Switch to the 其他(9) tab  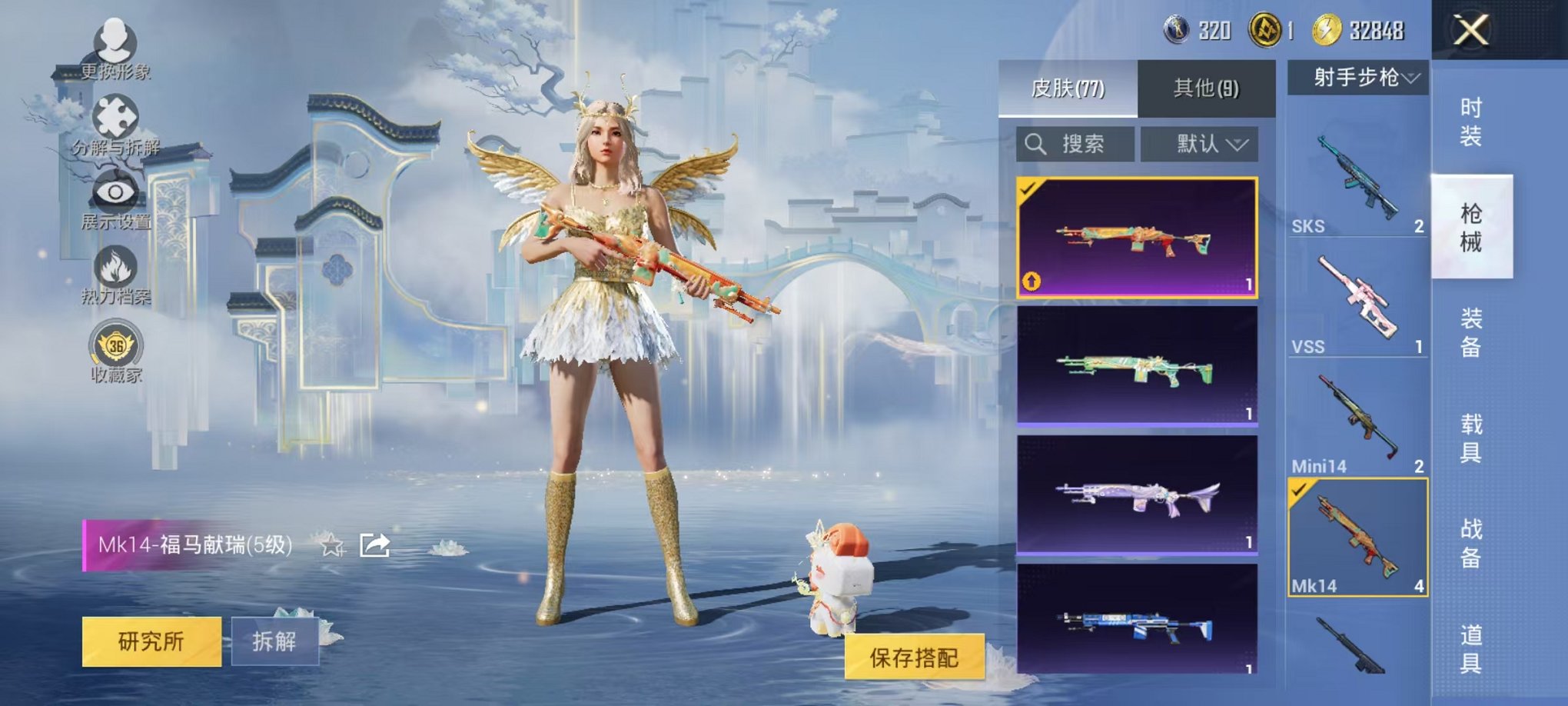[1207, 88]
